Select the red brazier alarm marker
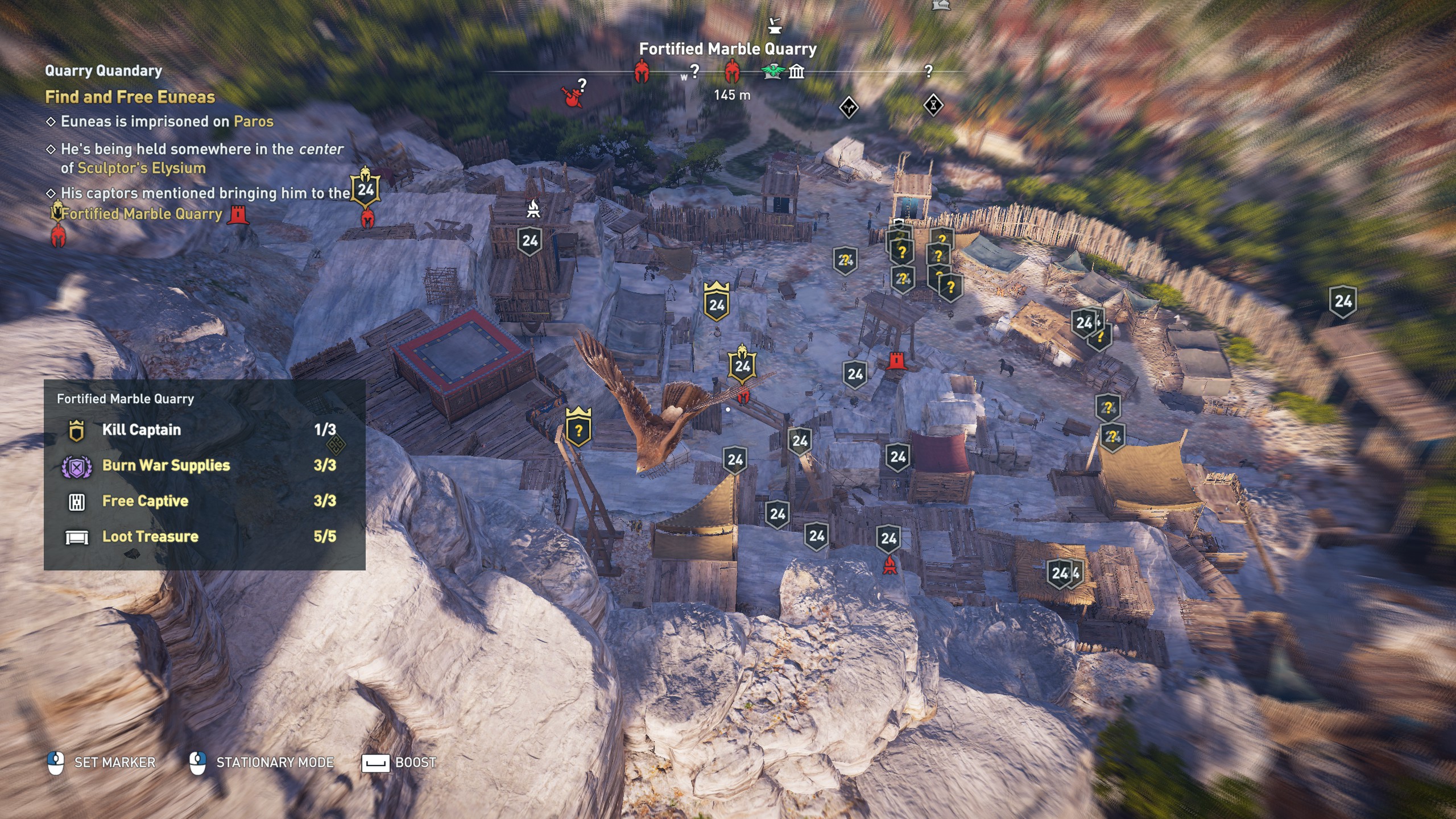The image size is (1456, 819). (890, 565)
